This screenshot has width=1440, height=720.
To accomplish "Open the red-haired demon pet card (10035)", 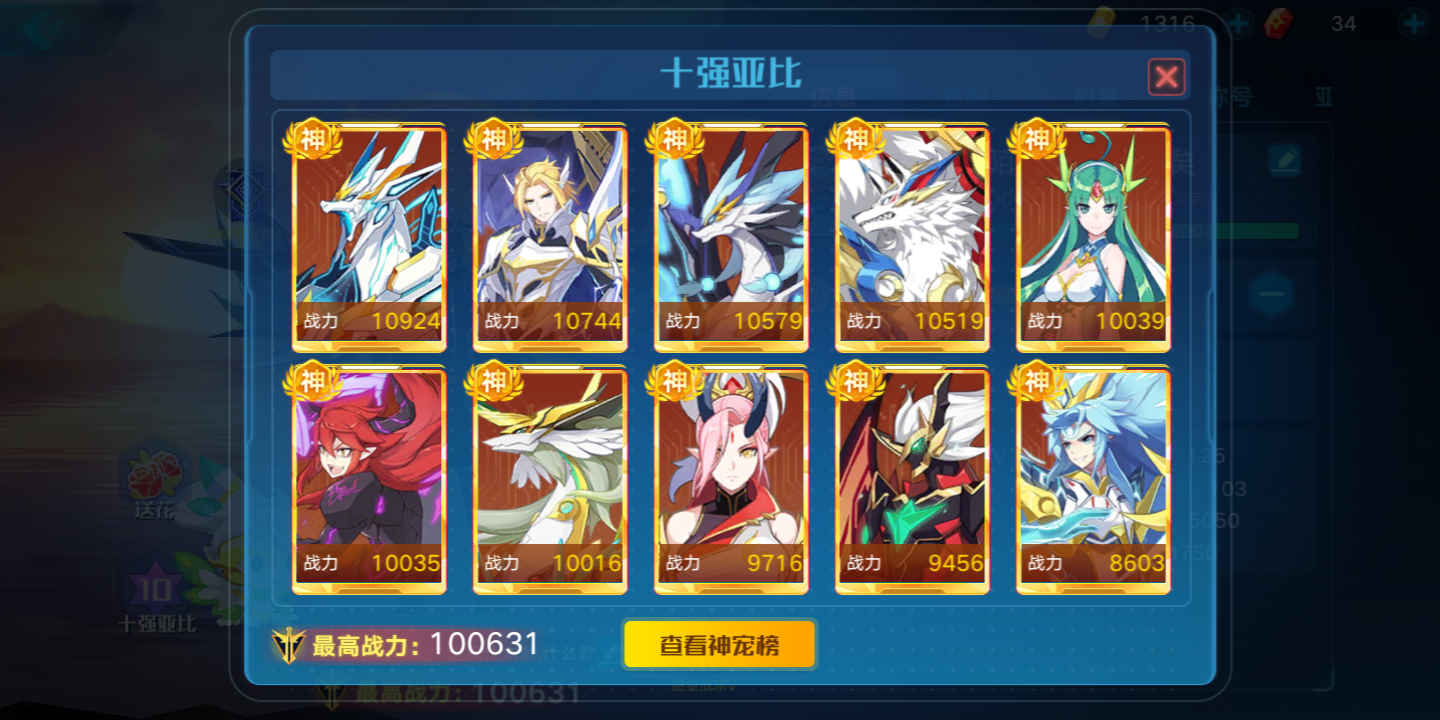I will pos(368,475).
